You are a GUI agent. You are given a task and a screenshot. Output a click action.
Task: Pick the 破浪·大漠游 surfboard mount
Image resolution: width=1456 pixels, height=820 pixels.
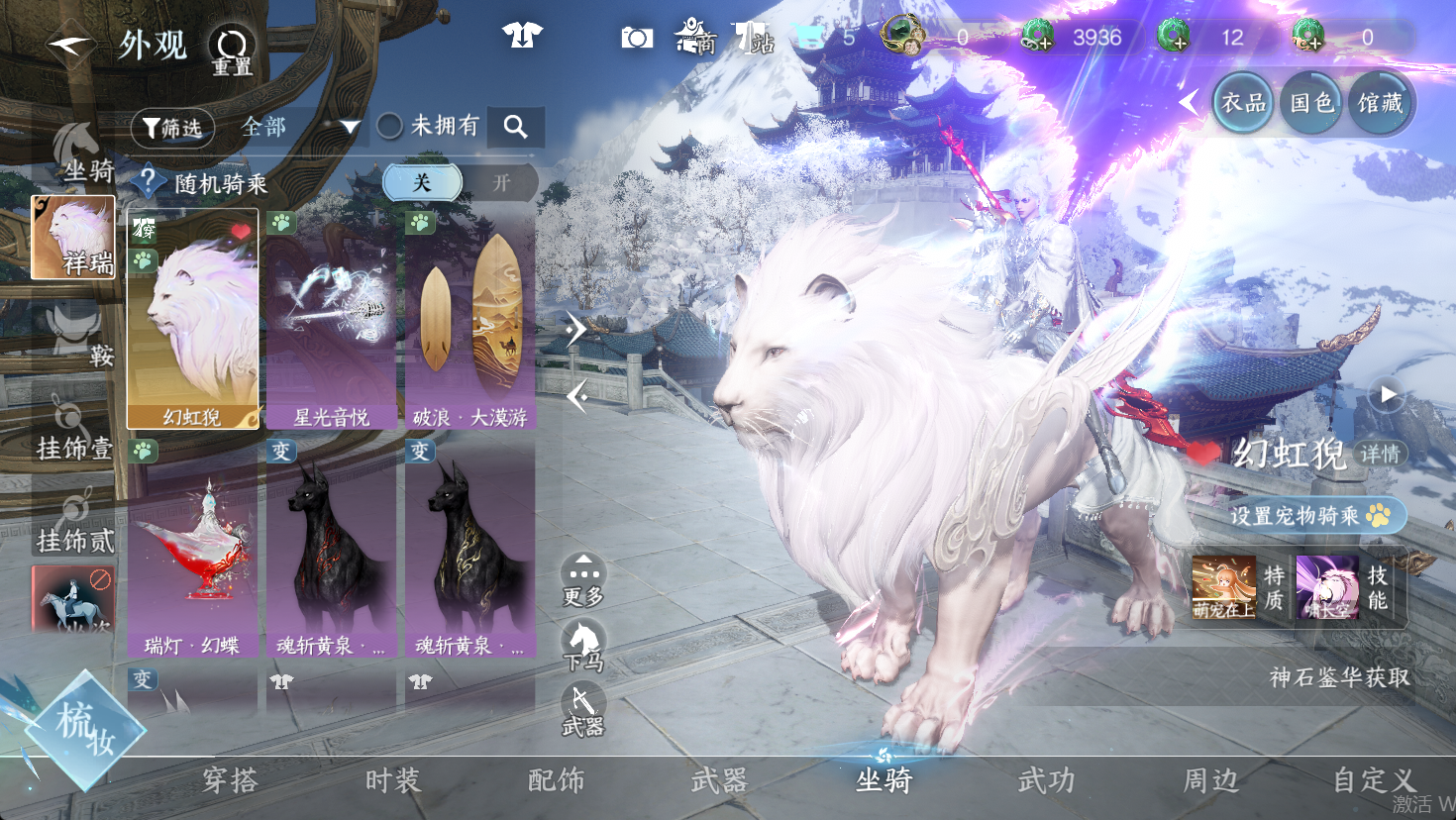point(470,319)
